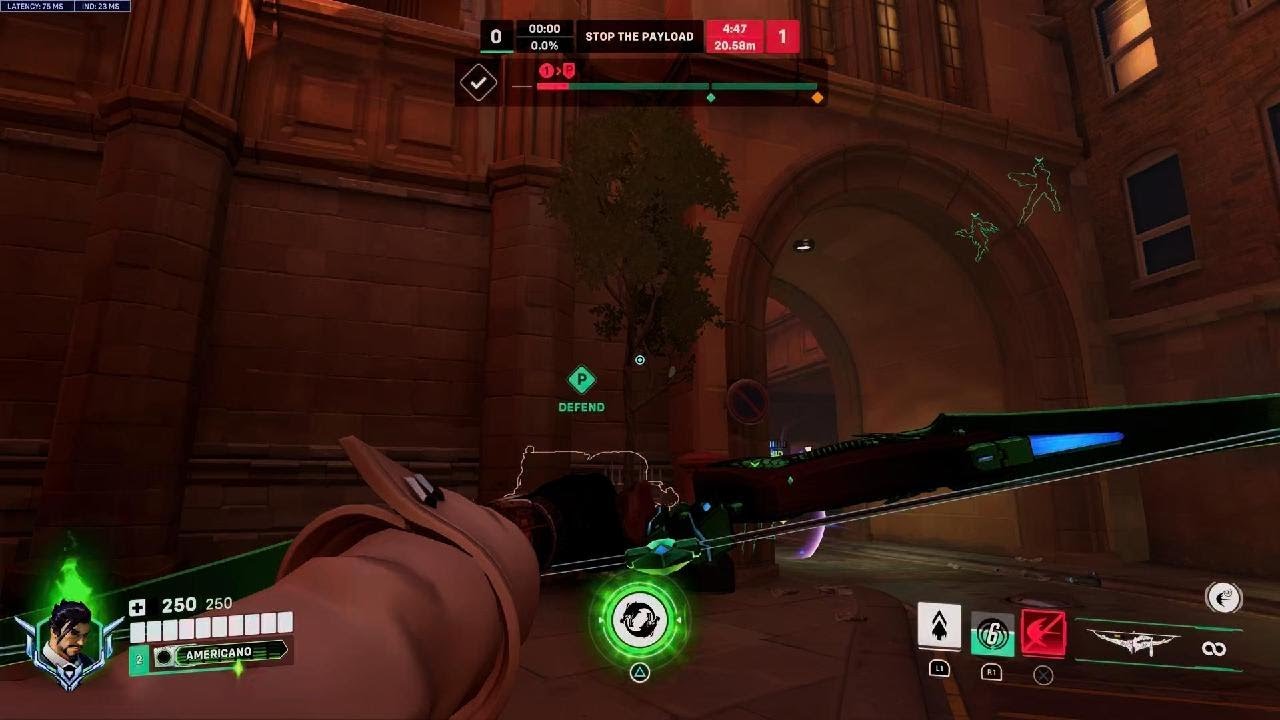Image resolution: width=1280 pixels, height=720 pixels.
Task: Click the Americano player name banner
Action: pos(218,654)
